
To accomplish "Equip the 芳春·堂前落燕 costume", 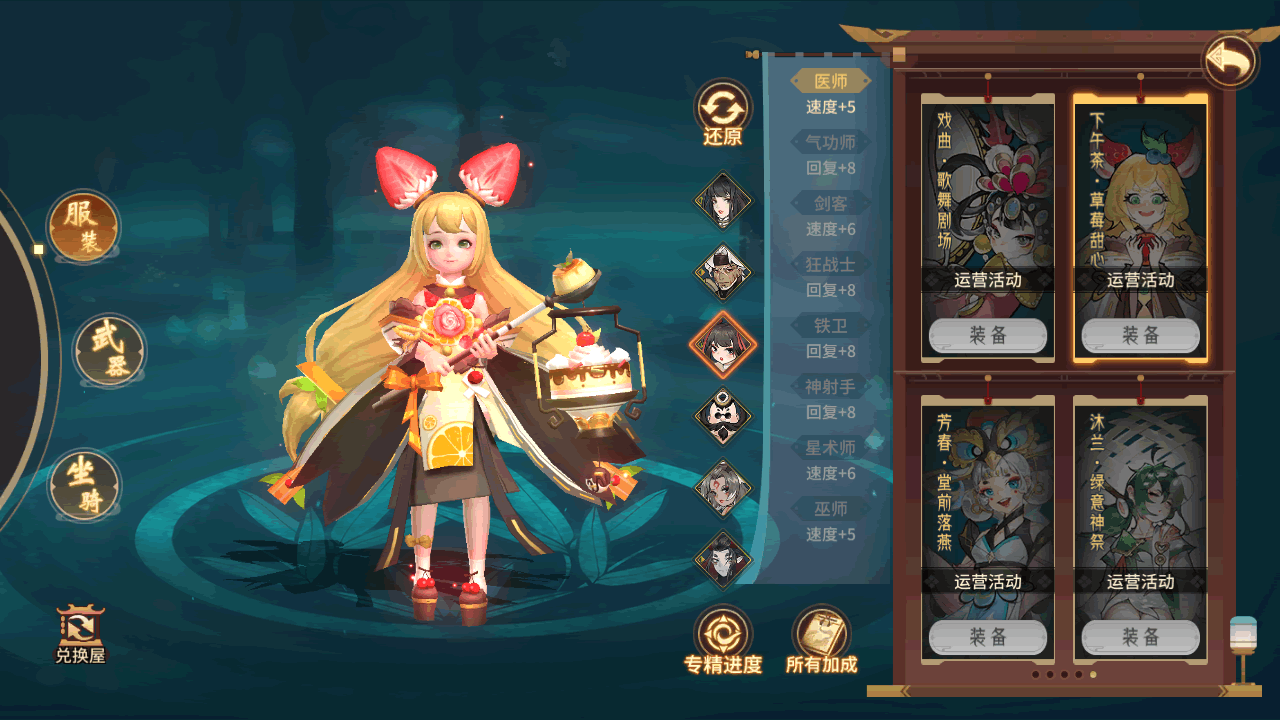I will click(988, 637).
